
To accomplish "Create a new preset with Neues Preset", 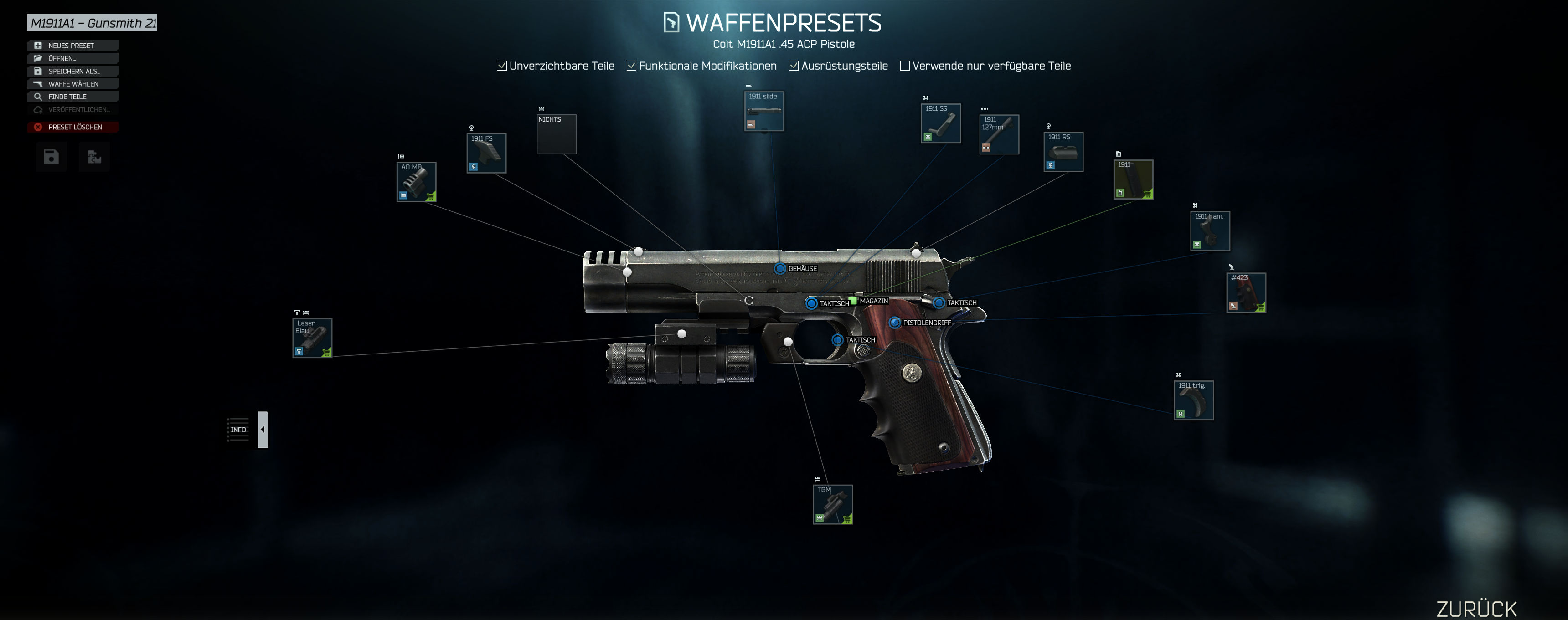I will pos(72,46).
